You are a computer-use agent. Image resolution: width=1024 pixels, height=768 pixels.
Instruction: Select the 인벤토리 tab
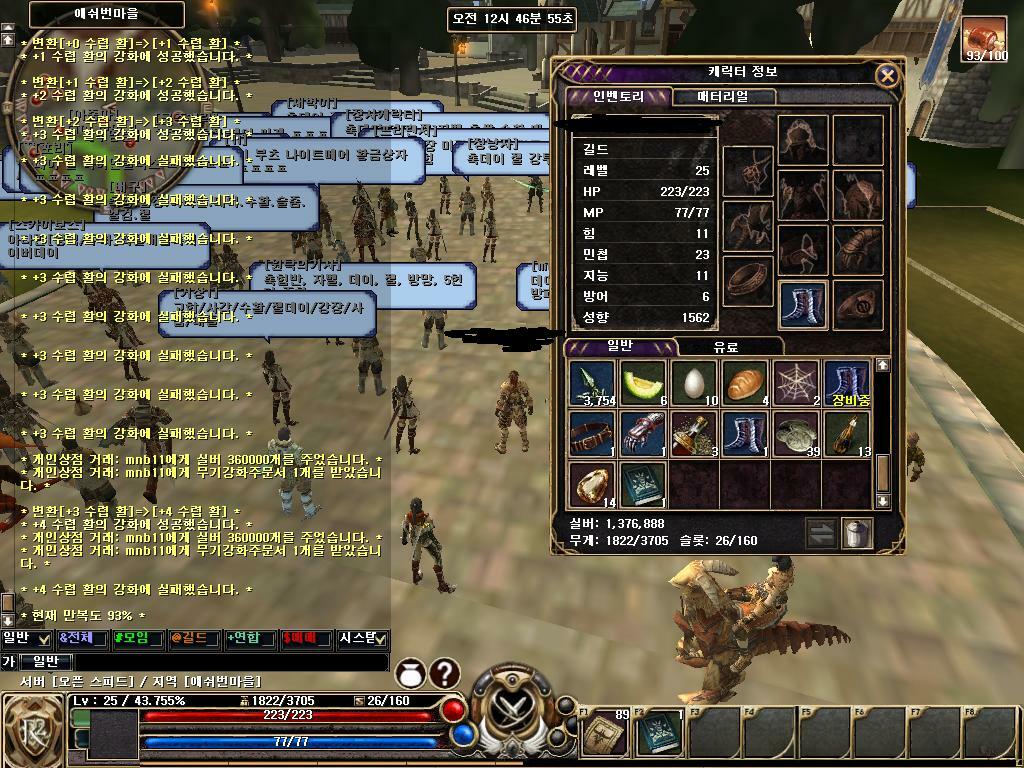click(x=618, y=97)
